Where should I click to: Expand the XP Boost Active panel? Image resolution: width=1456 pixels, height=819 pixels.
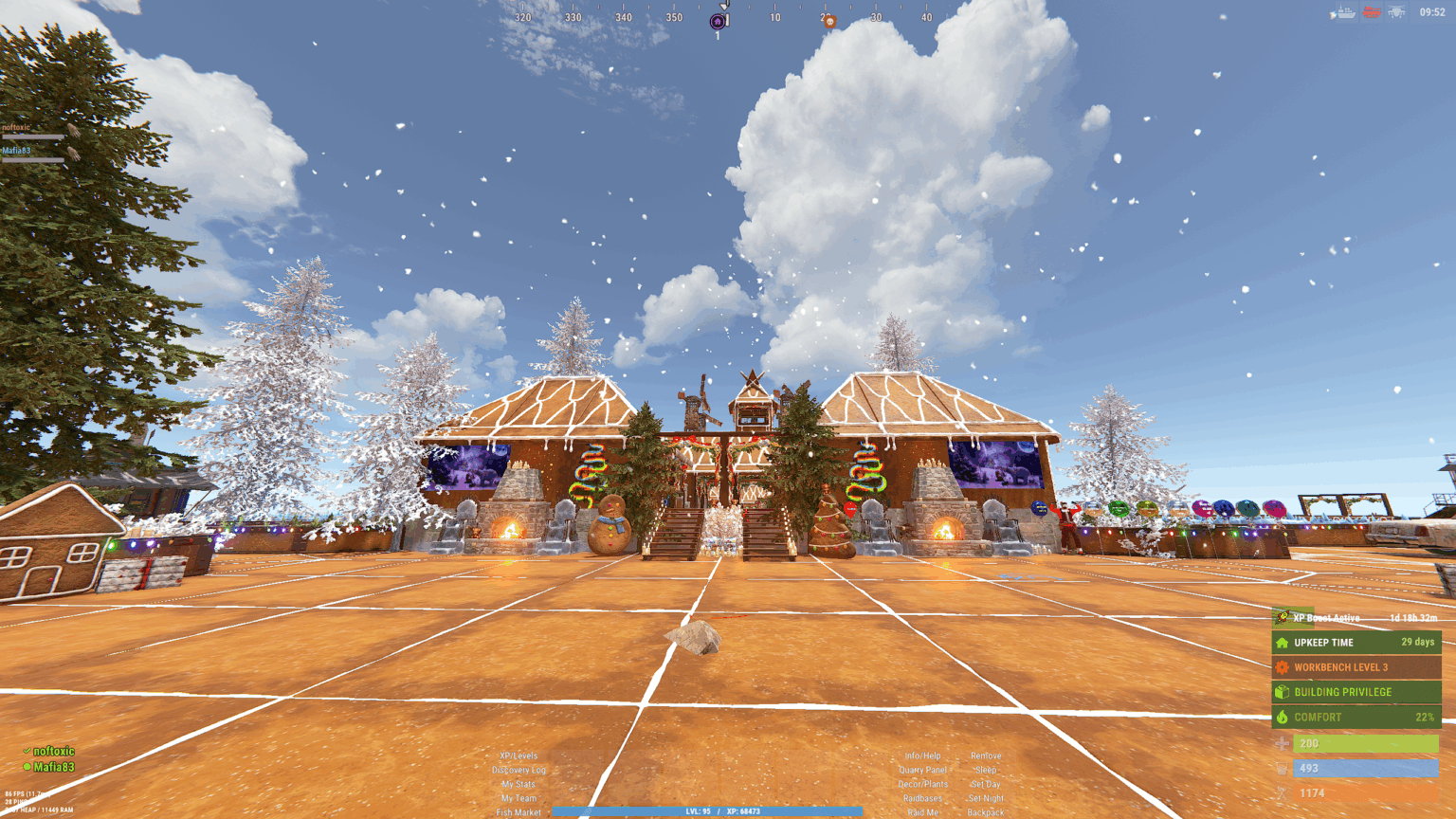pyautogui.click(x=1346, y=617)
